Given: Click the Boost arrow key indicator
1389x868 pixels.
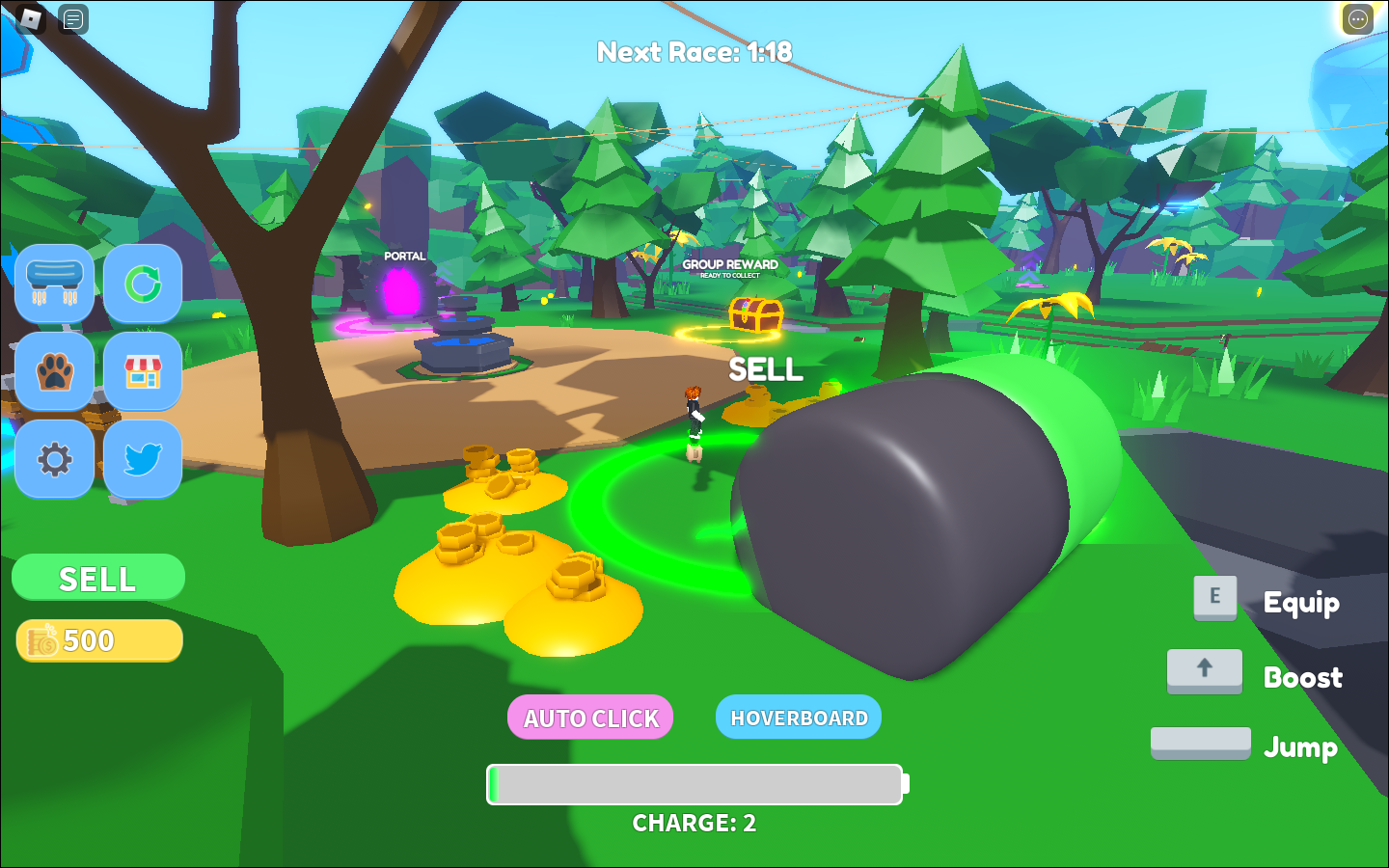Looking at the screenshot, I should [x=1204, y=670].
